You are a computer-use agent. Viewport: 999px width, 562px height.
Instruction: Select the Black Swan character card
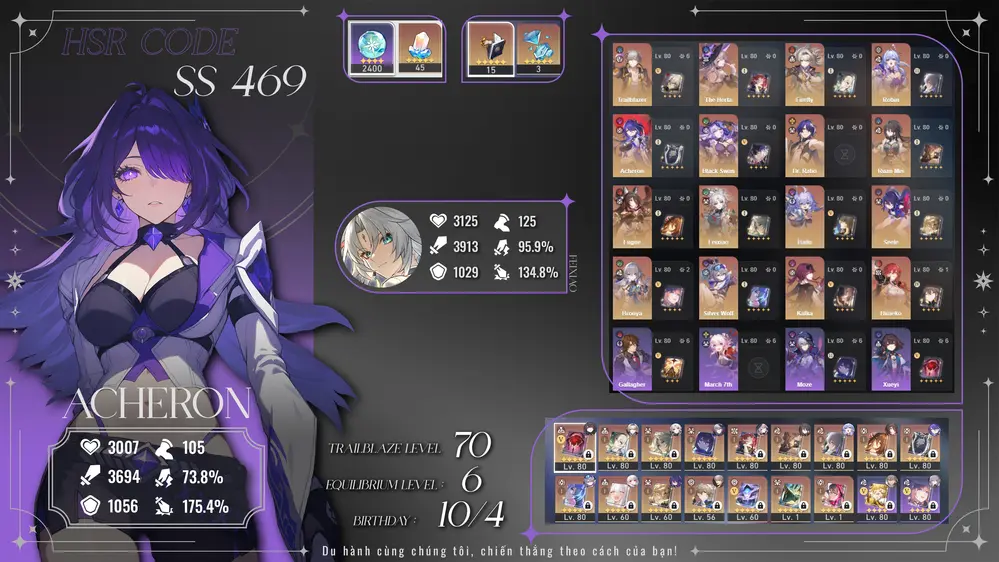point(718,145)
